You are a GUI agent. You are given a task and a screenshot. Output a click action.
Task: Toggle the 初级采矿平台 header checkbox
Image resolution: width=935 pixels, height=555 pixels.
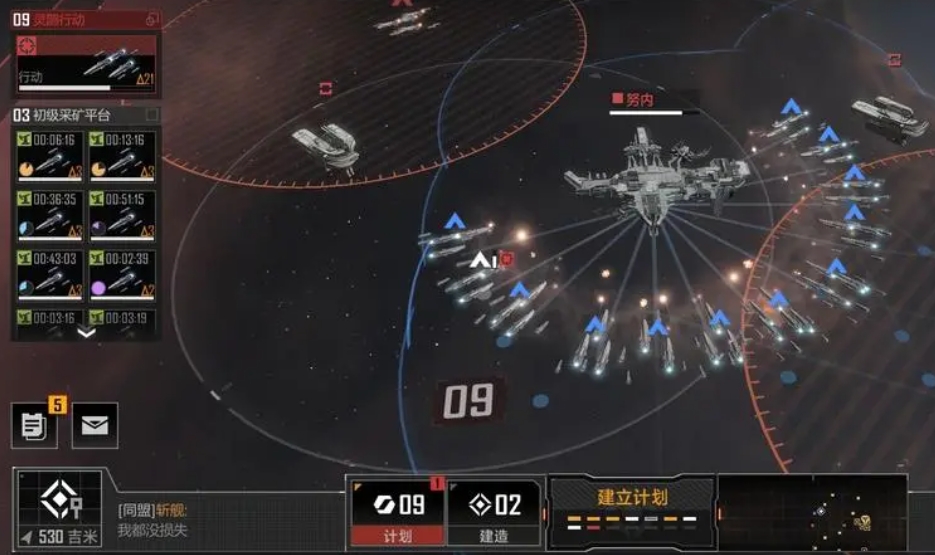click(152, 115)
